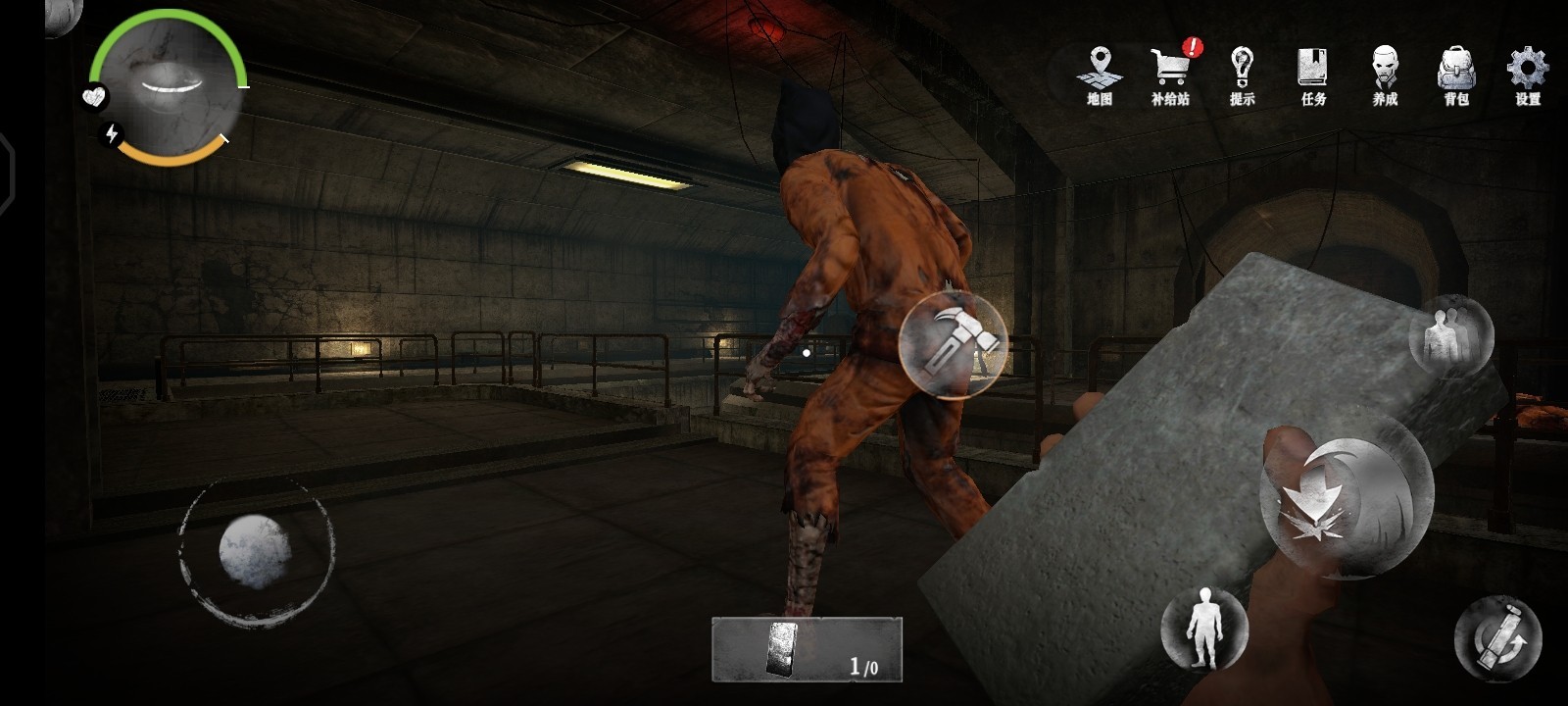This screenshot has width=1568, height=706.
Task: Open the 地图 map menu
Action: tap(1100, 74)
